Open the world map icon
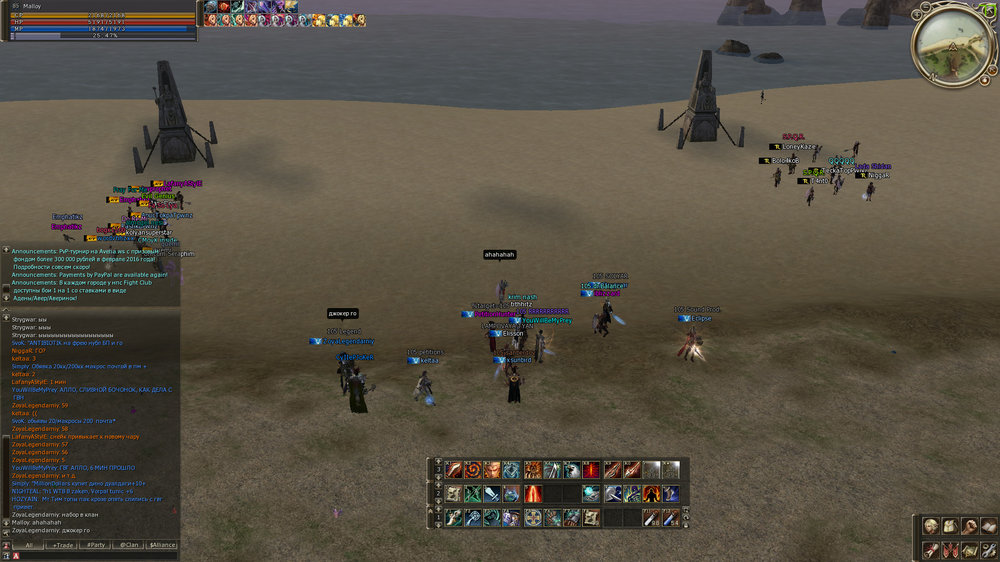This screenshot has height=562, width=1000. point(969,549)
